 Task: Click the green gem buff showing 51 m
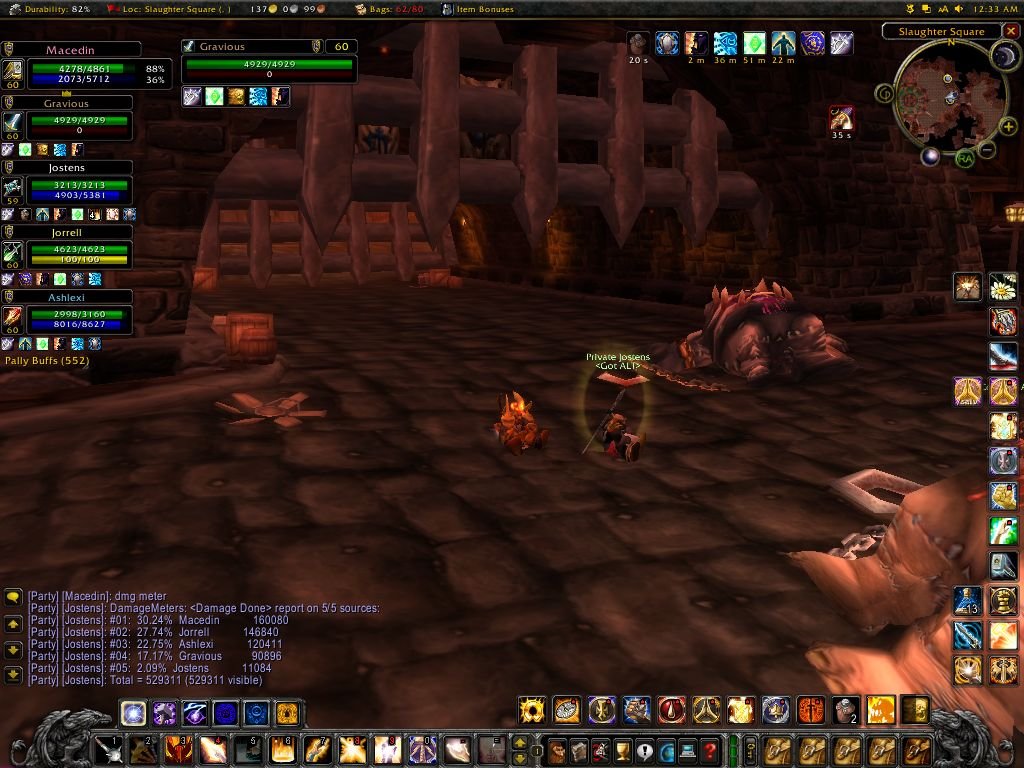(754, 44)
